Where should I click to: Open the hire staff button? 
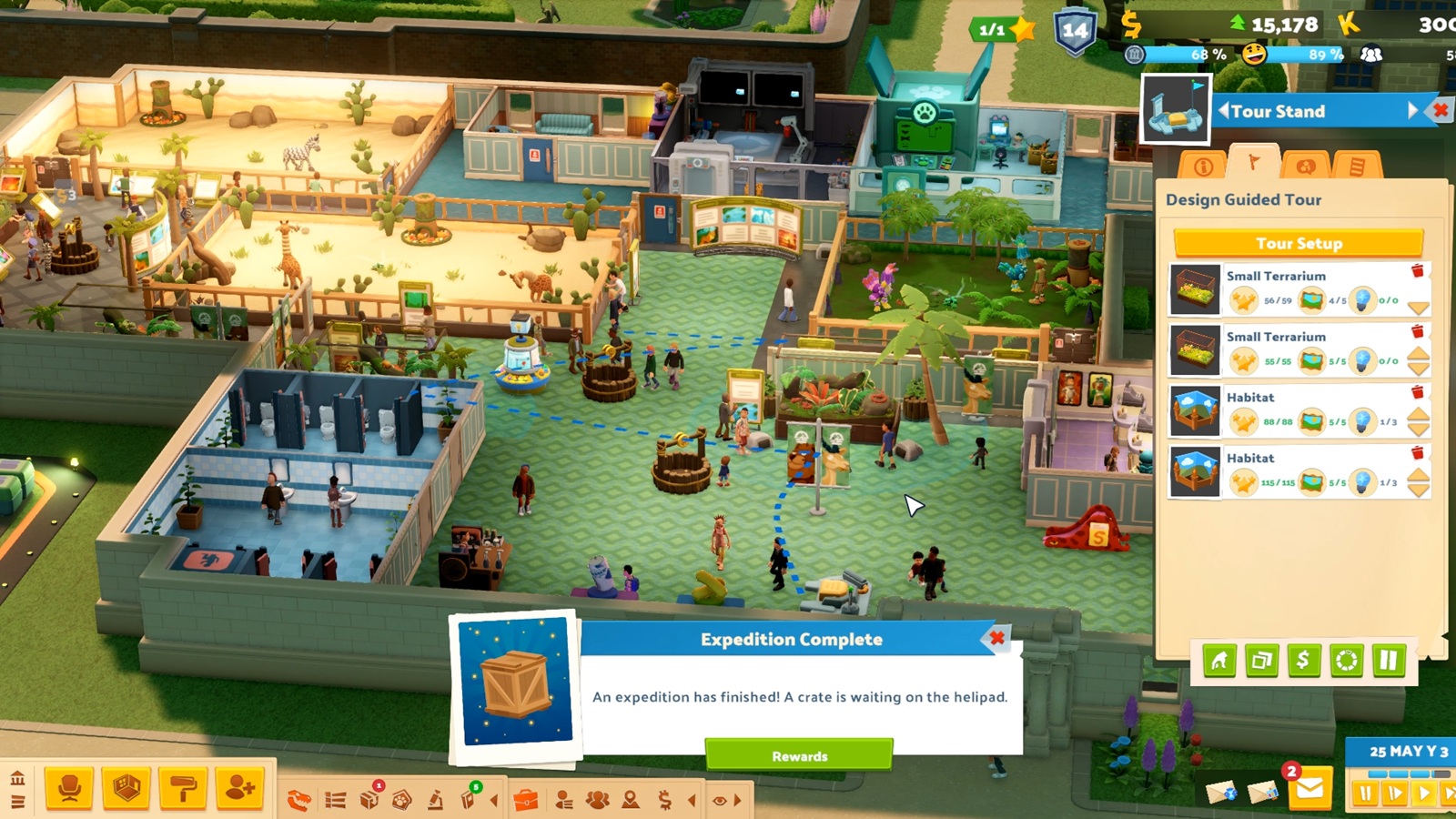click(239, 787)
